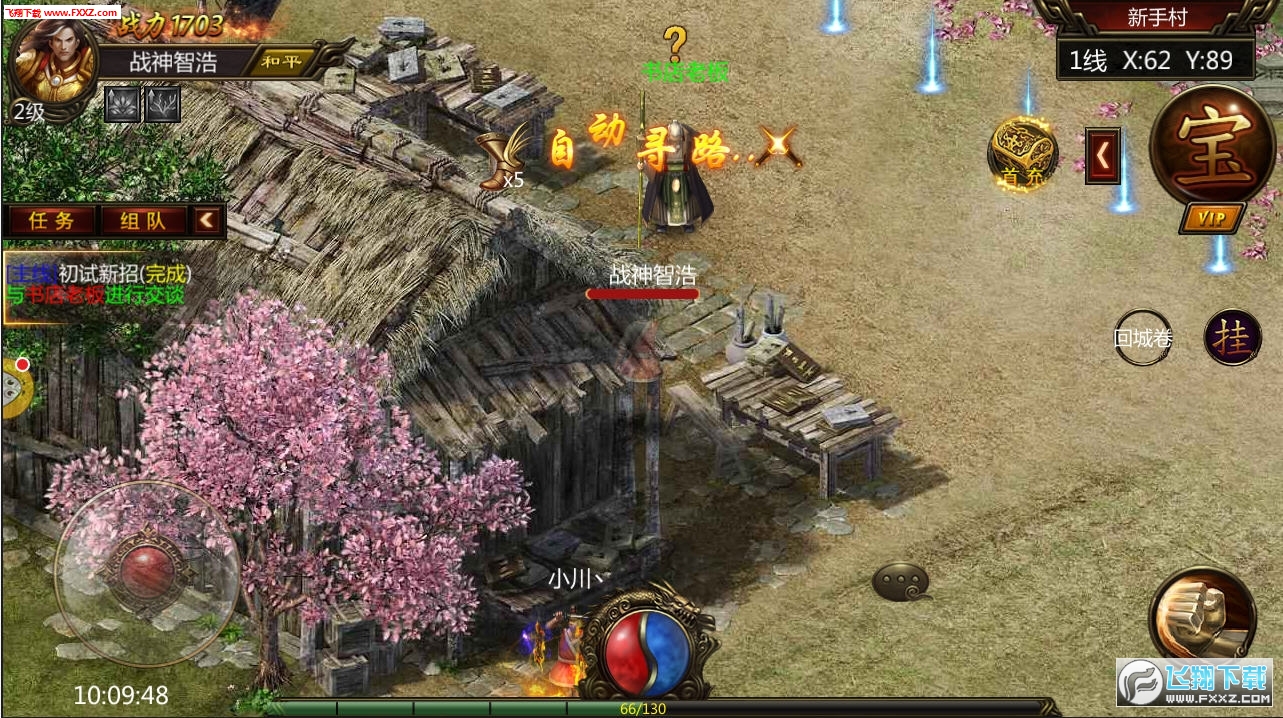Collapse the top-right menu with red arrow

[1103, 156]
